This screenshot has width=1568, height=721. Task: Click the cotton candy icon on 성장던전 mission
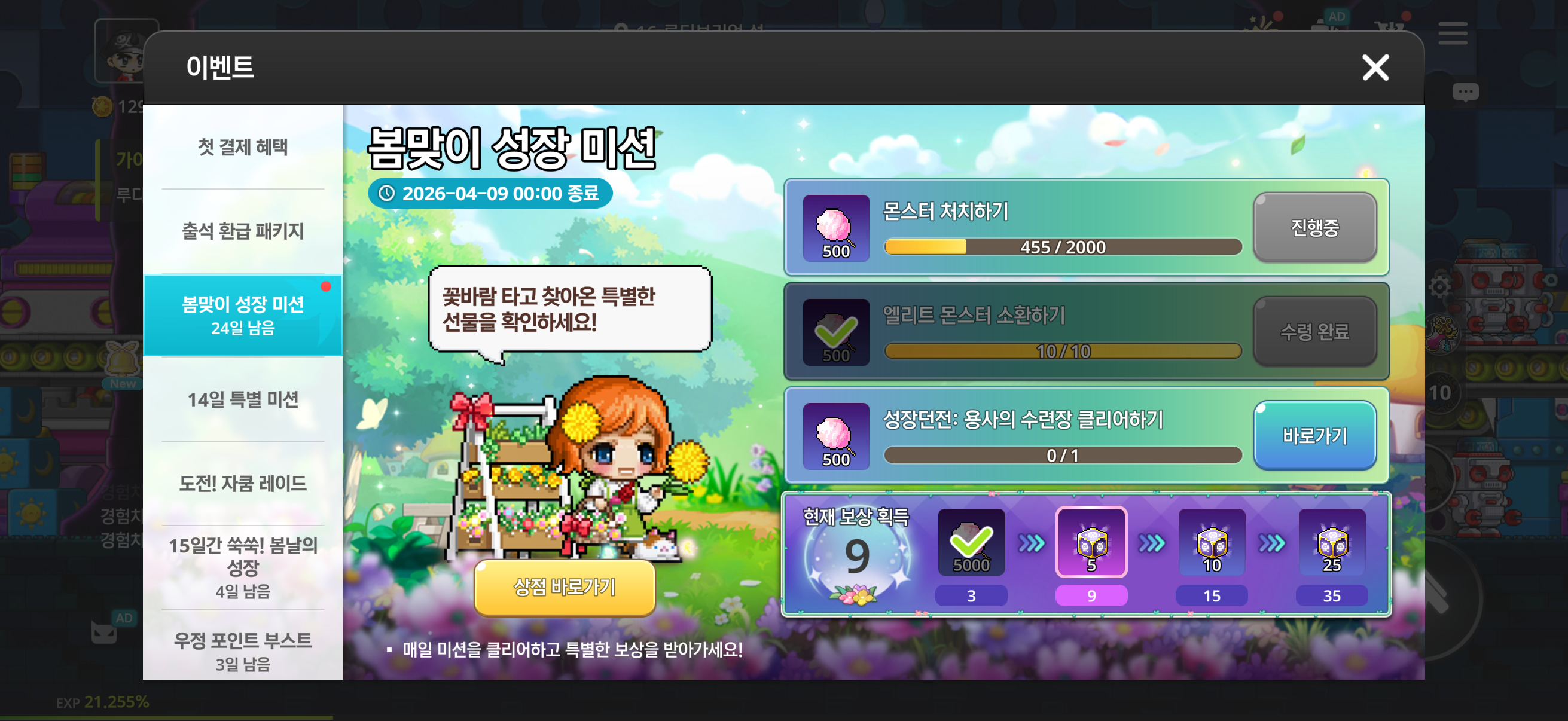[x=837, y=436]
